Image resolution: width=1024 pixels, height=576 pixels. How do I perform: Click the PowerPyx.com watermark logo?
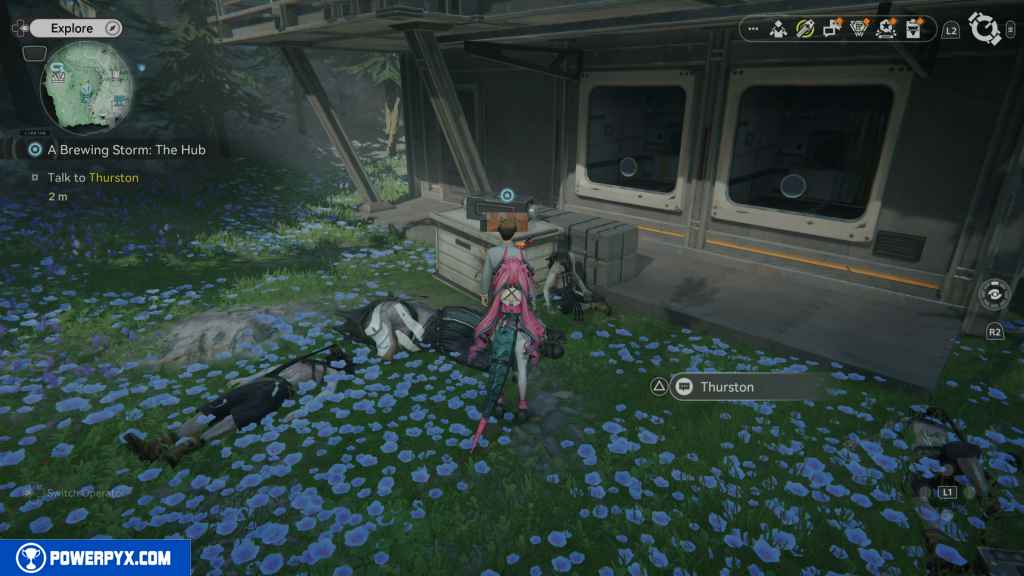96,558
